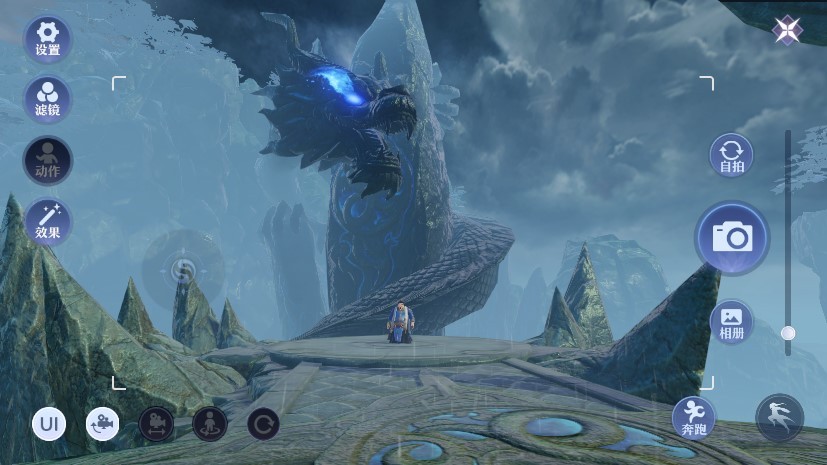
Task: Click the circular arrow reset icon
Action: point(264,424)
